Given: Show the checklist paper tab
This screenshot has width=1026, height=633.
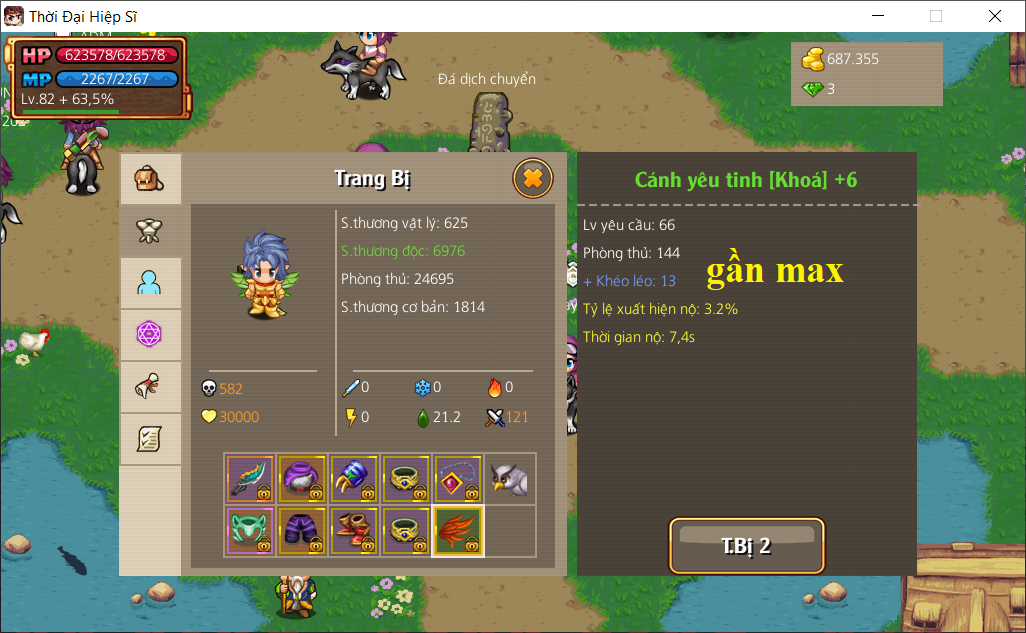Looking at the screenshot, I should click(150, 439).
